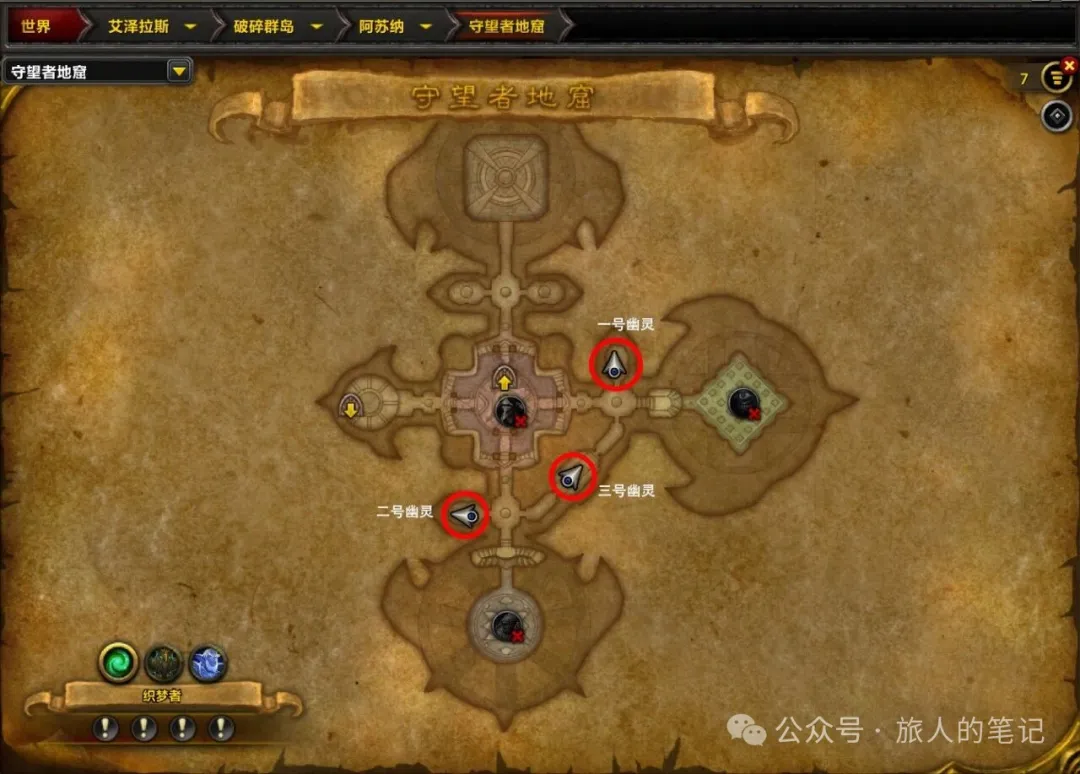Viewport: 1080px width, 774px height.
Task: Select the green swirl icon above 织梦者
Action: click(118, 662)
